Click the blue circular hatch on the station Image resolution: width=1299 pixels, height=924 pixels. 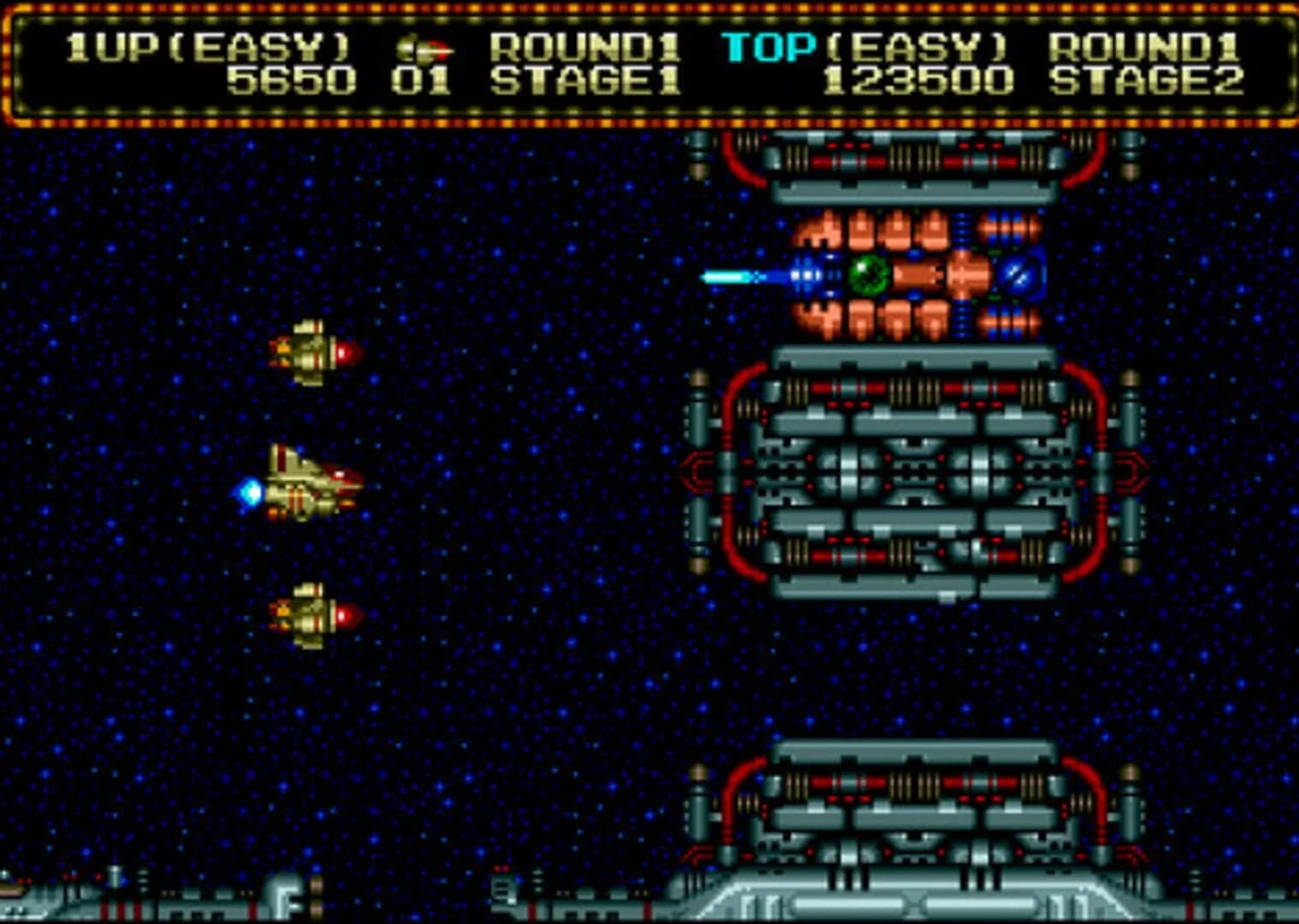pos(1018,275)
